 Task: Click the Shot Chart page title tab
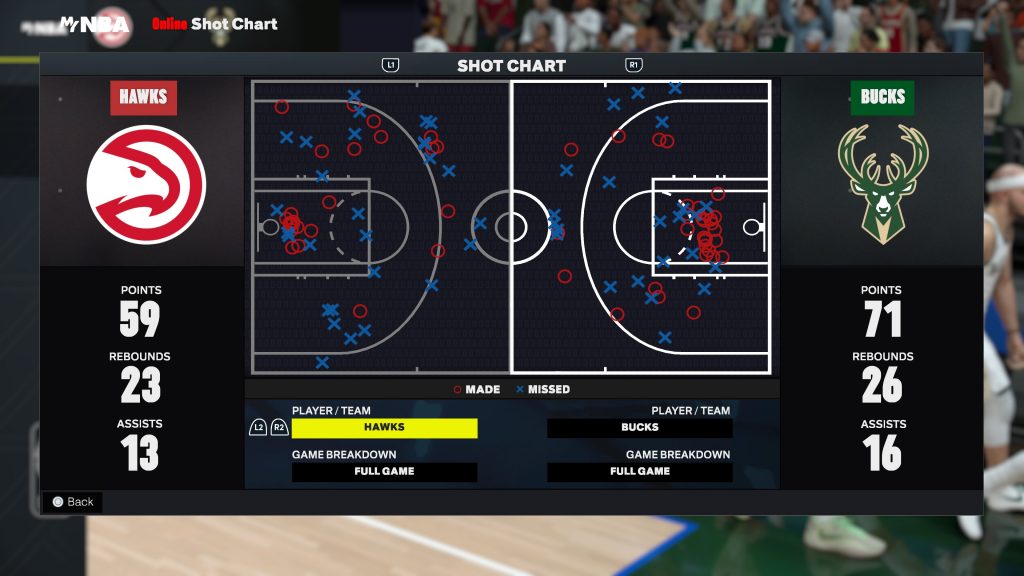511,66
